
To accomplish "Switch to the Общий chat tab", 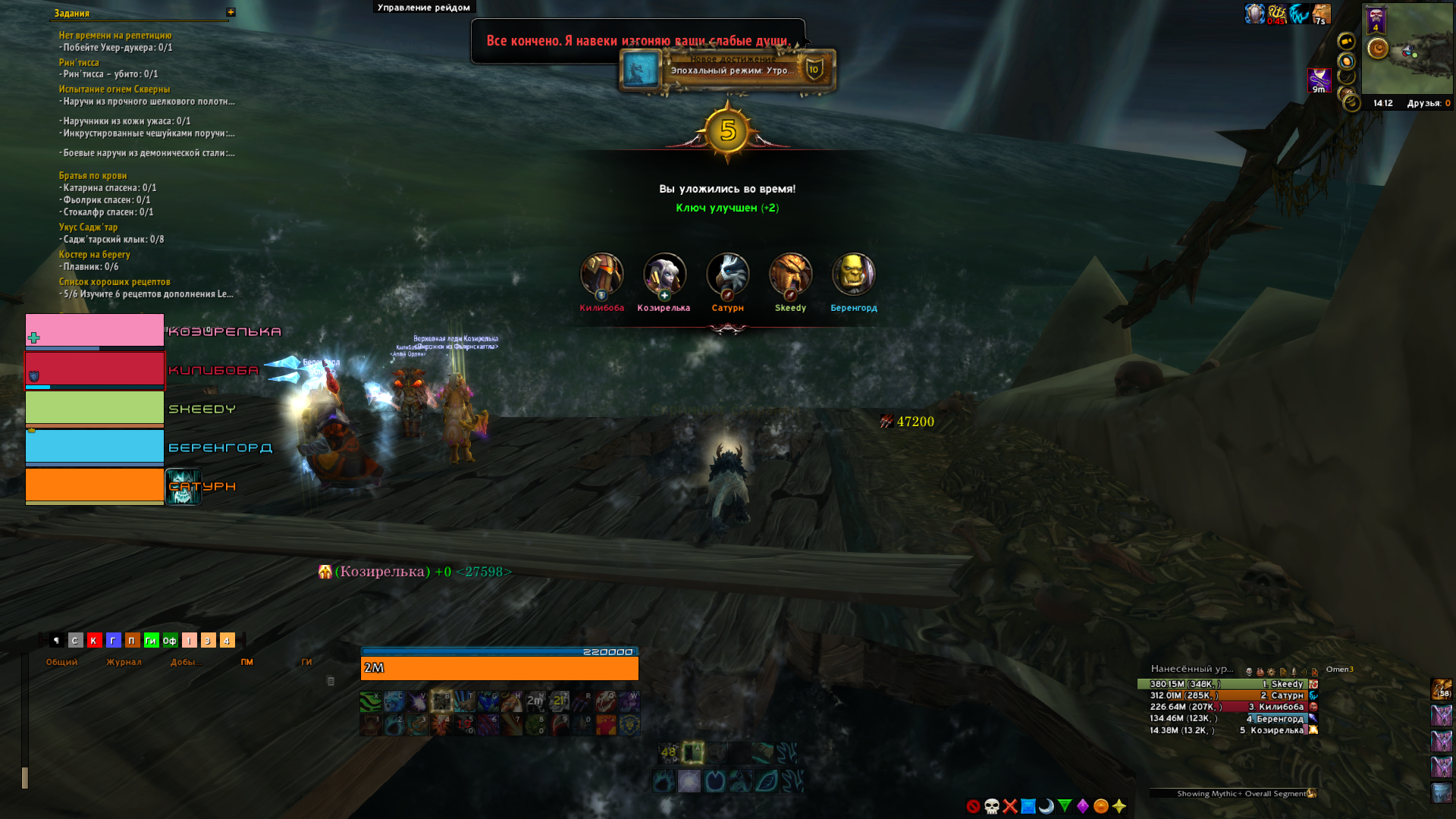I will coord(61,662).
